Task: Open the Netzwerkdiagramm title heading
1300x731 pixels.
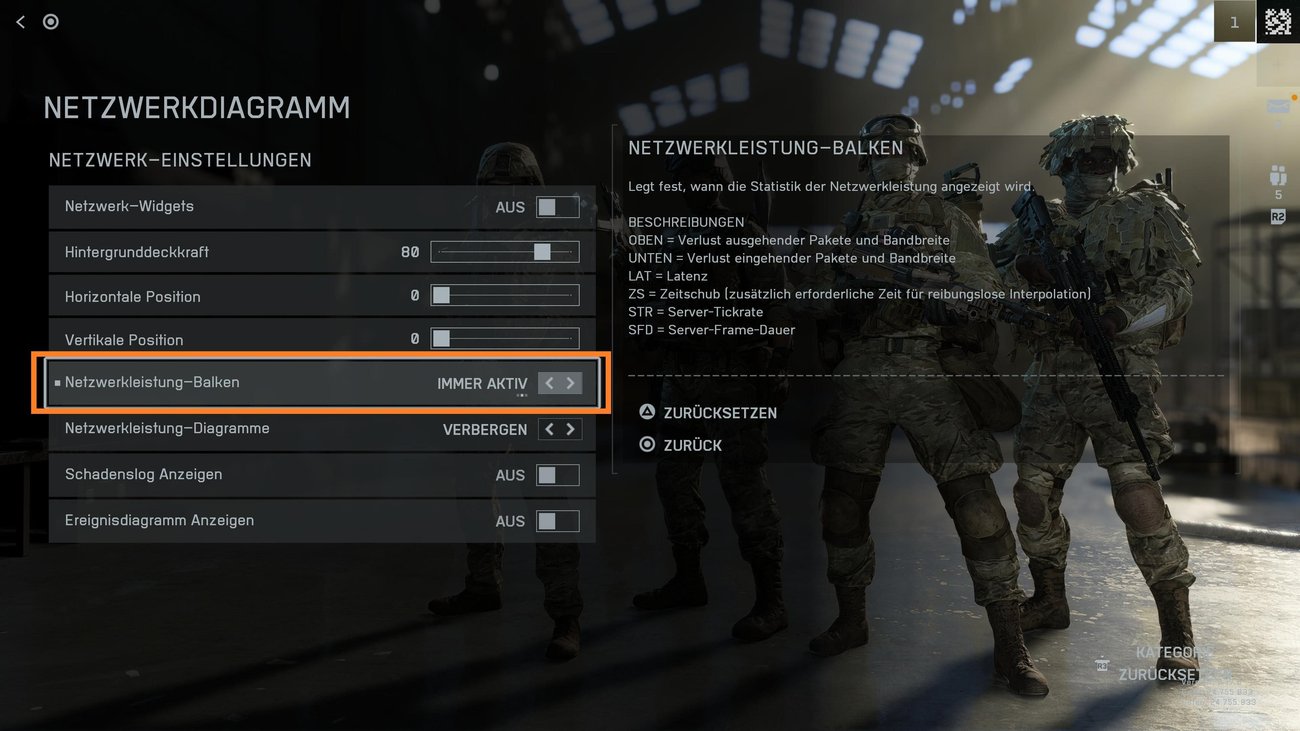Action: 196,108
